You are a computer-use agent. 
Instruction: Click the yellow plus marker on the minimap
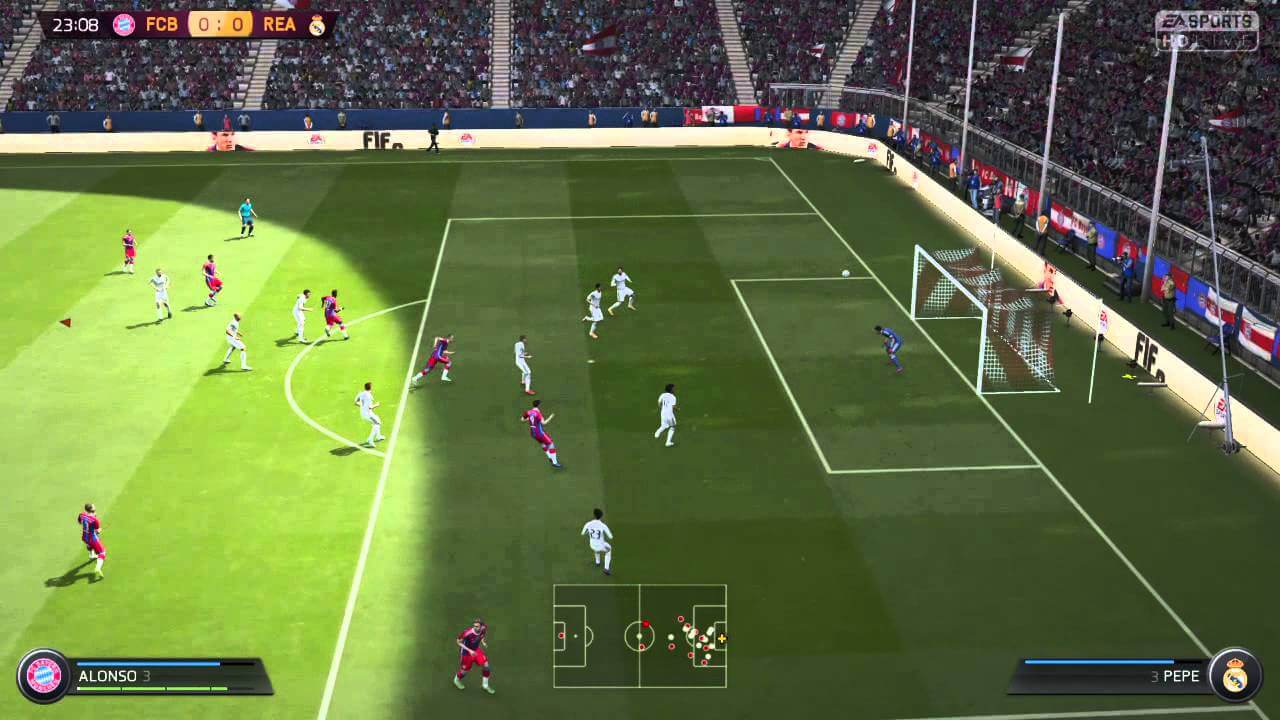pyautogui.click(x=722, y=639)
